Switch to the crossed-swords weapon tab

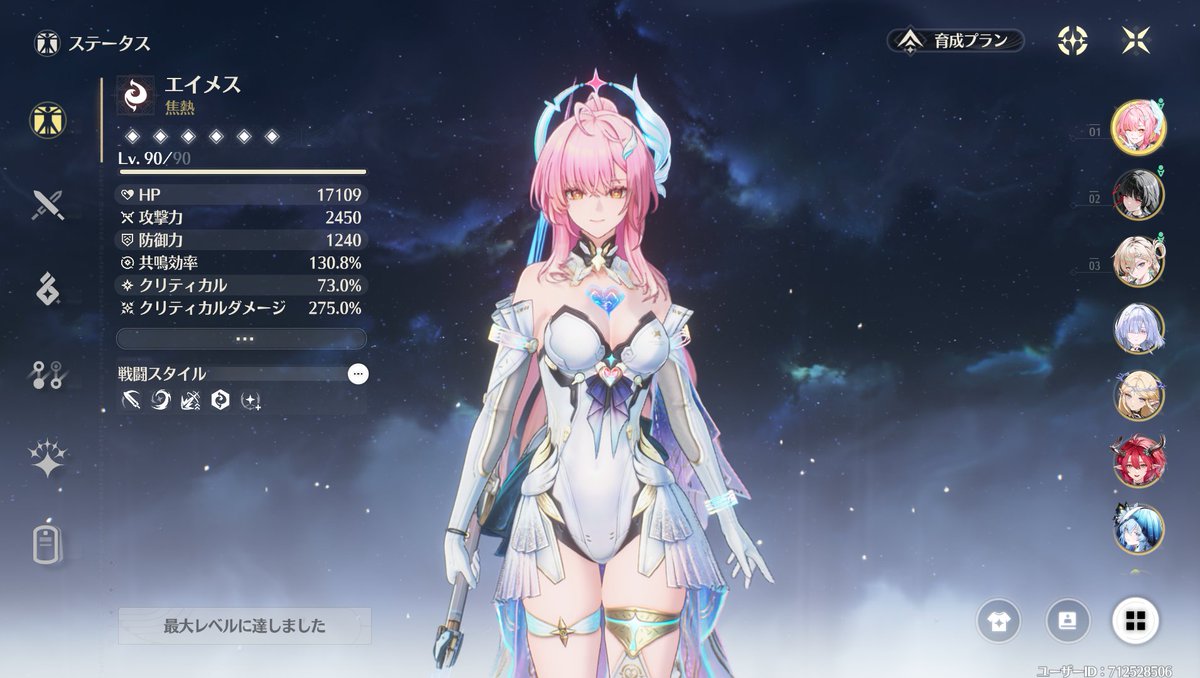[x=47, y=205]
